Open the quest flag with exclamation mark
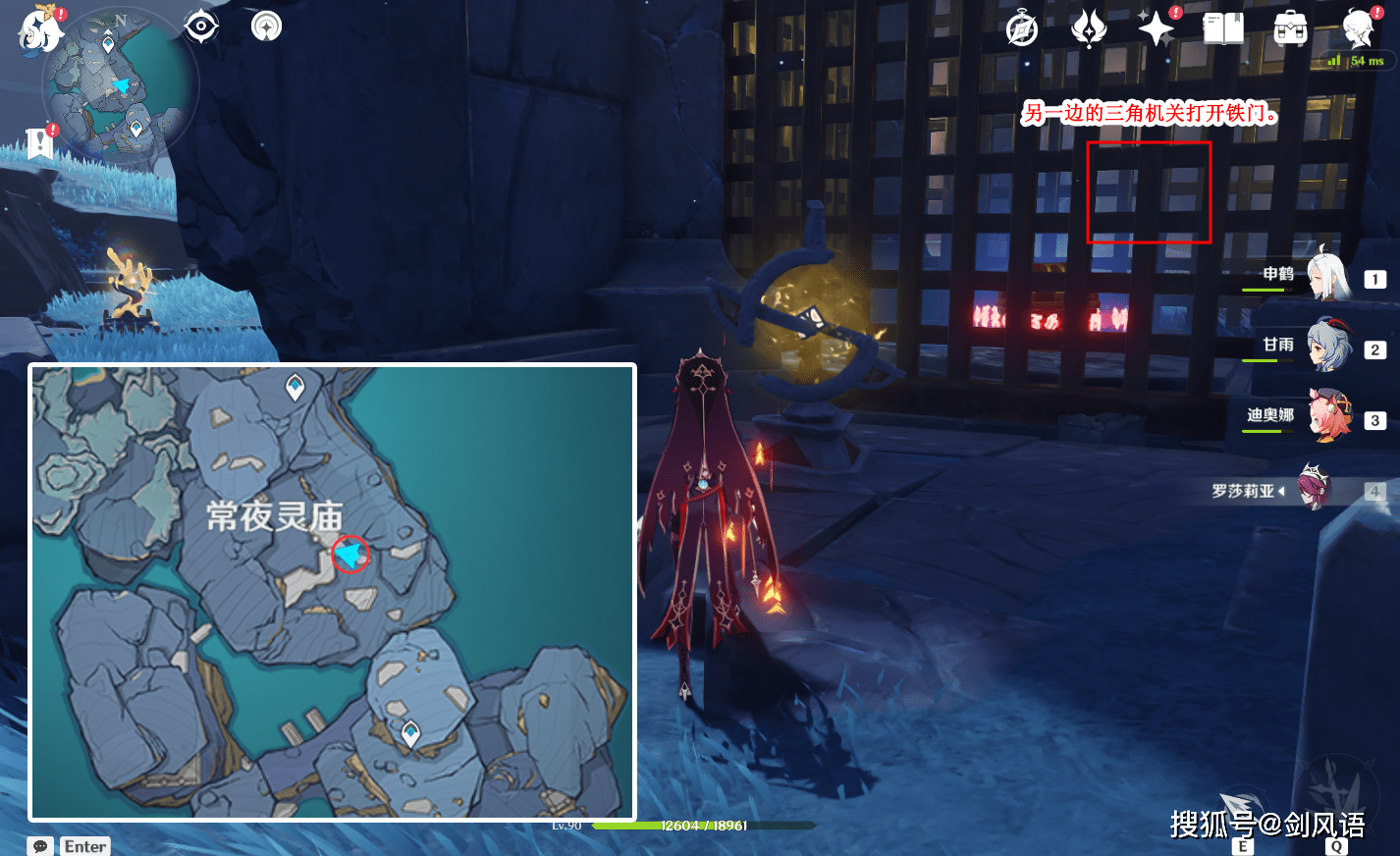1400x856 pixels. tap(40, 142)
